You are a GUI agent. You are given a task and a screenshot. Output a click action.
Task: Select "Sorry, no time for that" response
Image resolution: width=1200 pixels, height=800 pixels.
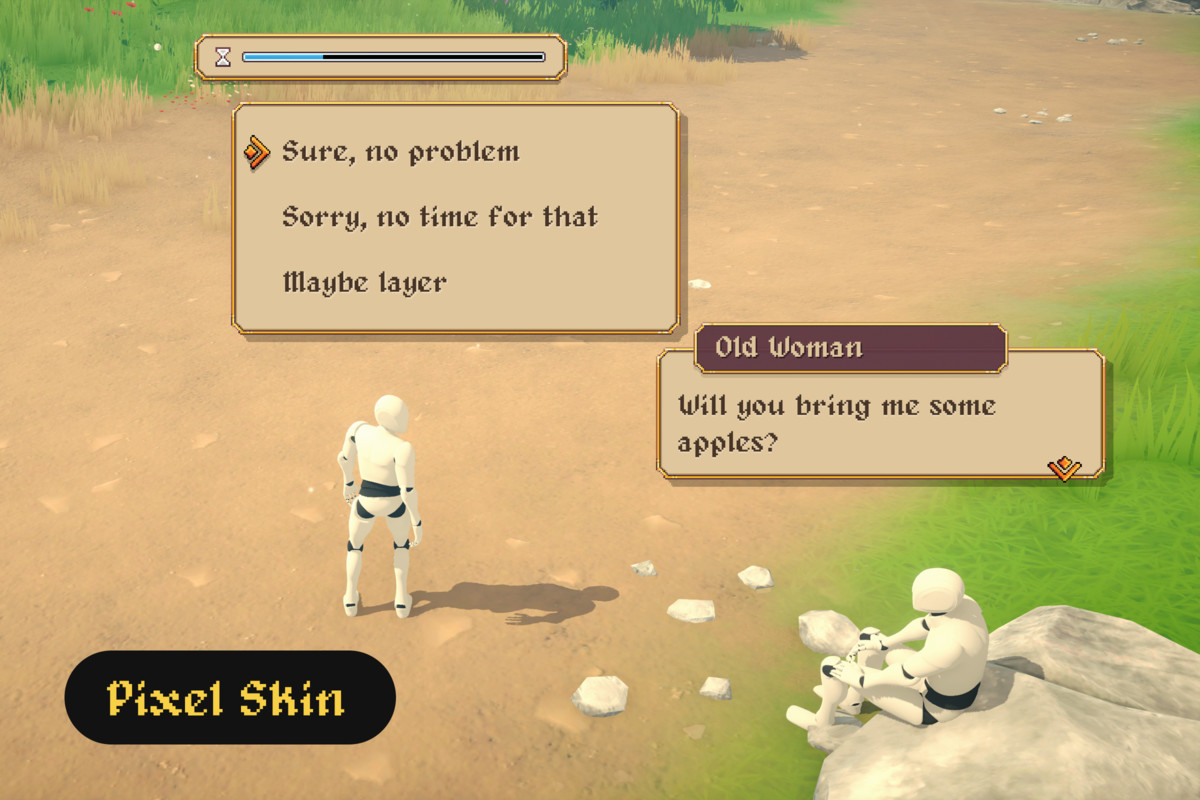coord(440,217)
